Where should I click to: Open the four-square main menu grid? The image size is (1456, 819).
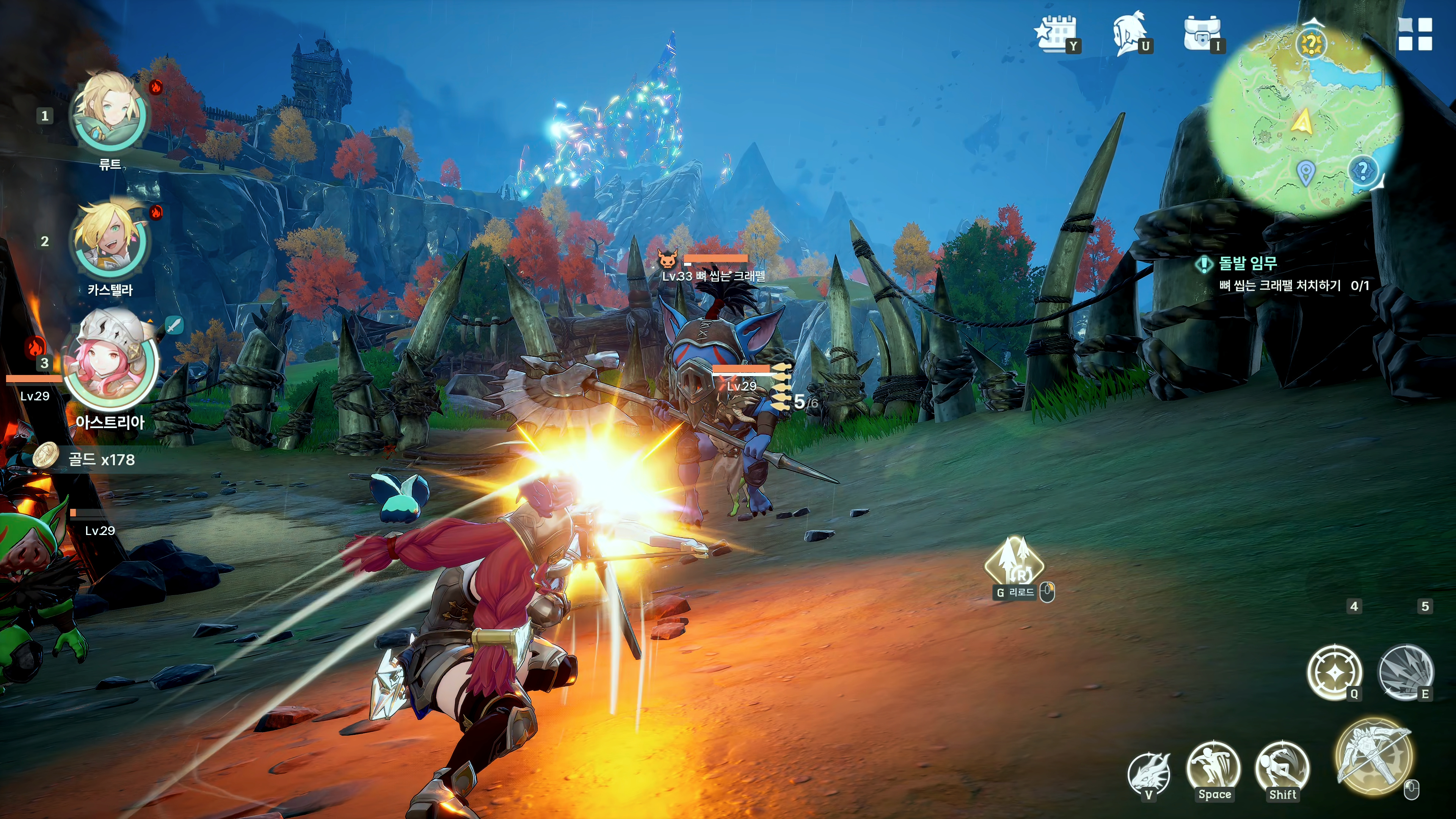click(1415, 34)
